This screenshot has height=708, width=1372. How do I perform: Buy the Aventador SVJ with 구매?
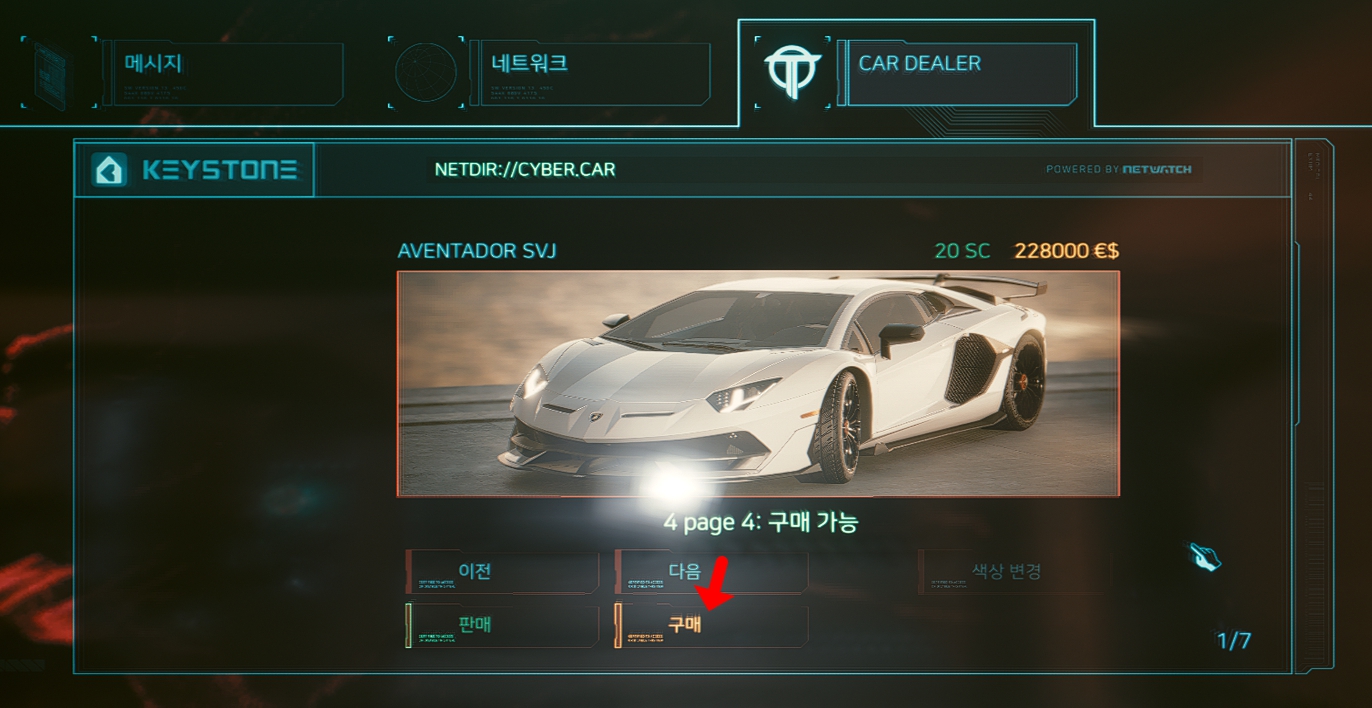point(711,625)
